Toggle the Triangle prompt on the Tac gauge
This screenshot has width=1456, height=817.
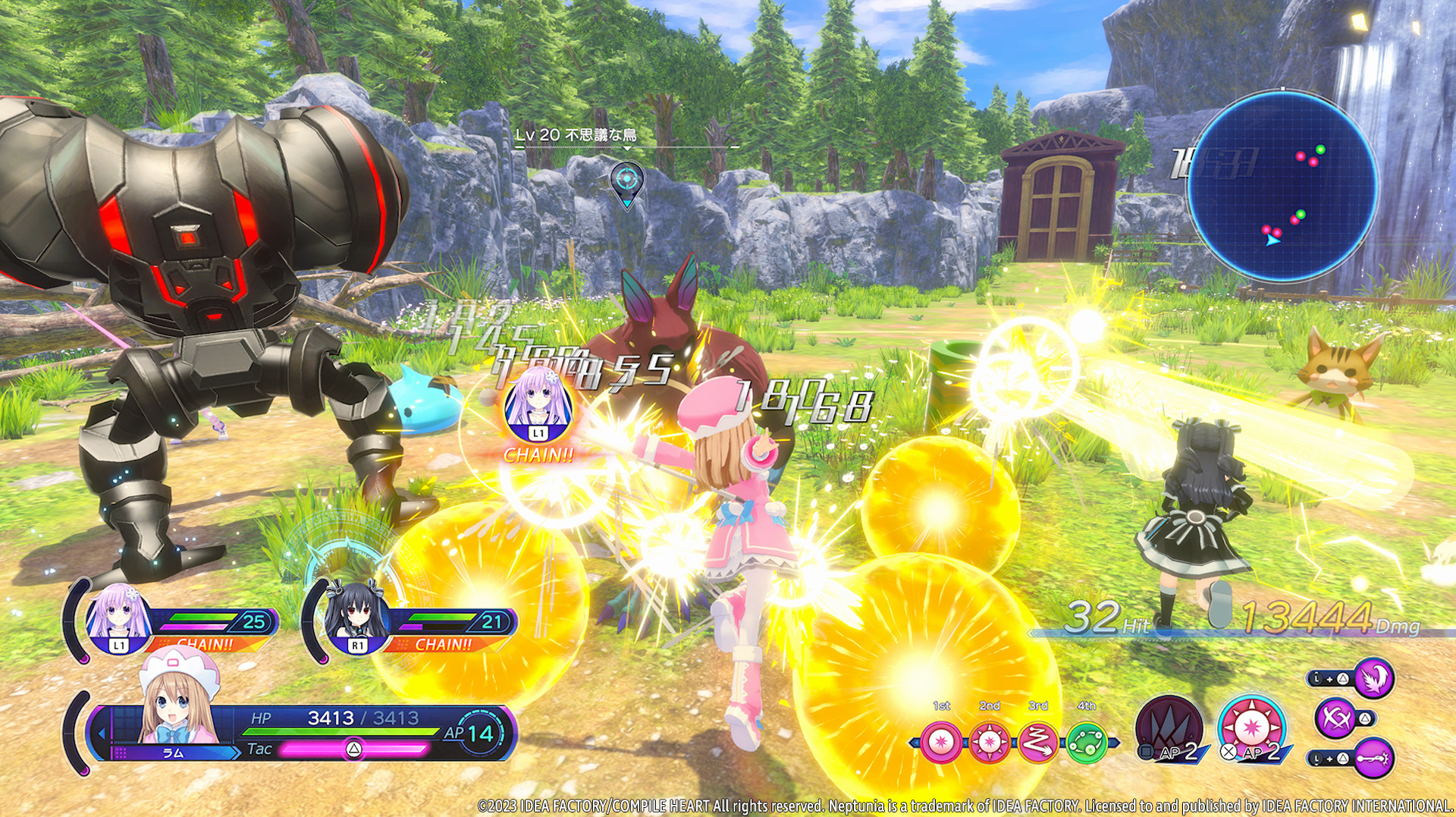coord(355,749)
